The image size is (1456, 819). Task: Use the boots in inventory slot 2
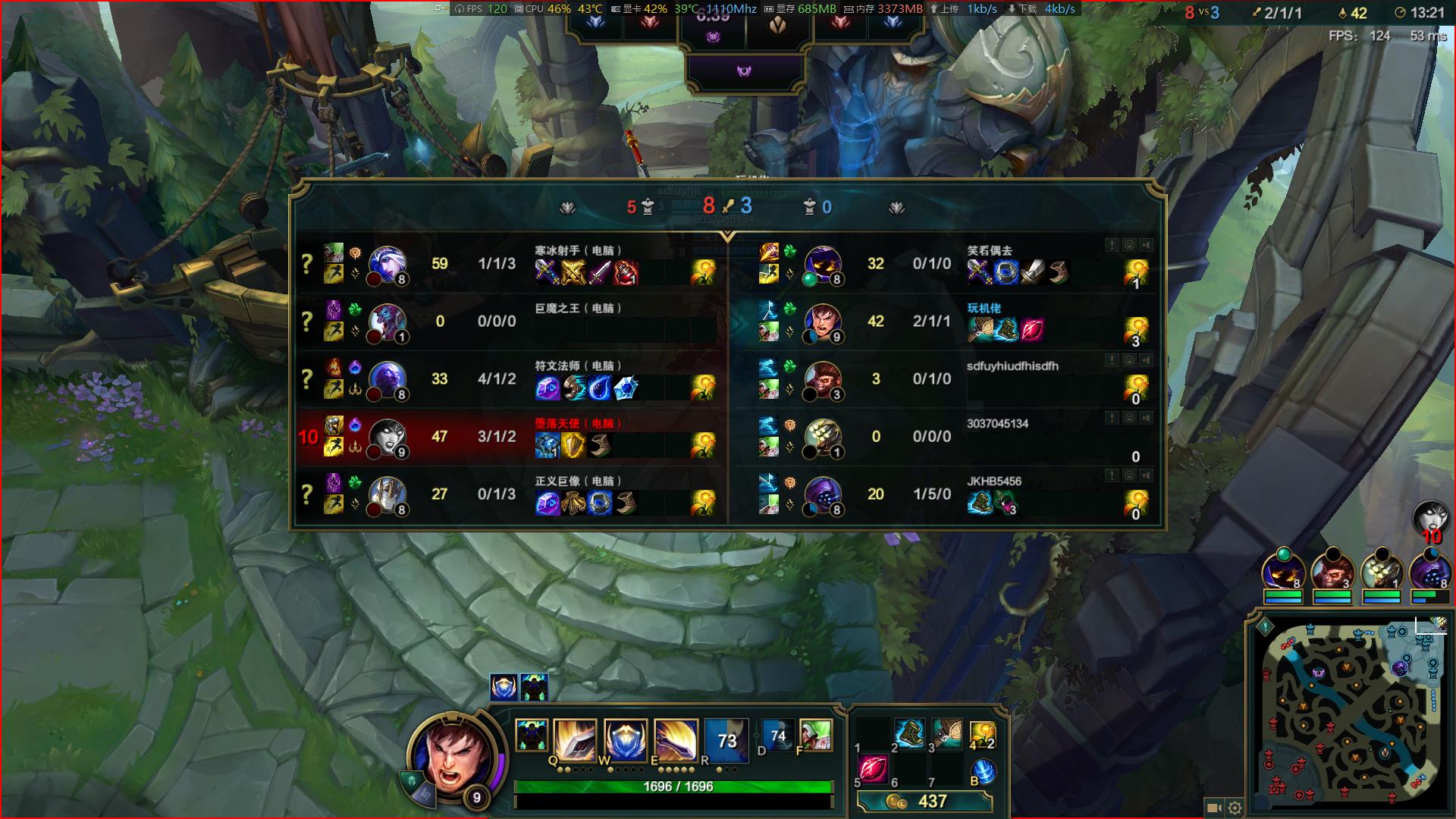[908, 733]
